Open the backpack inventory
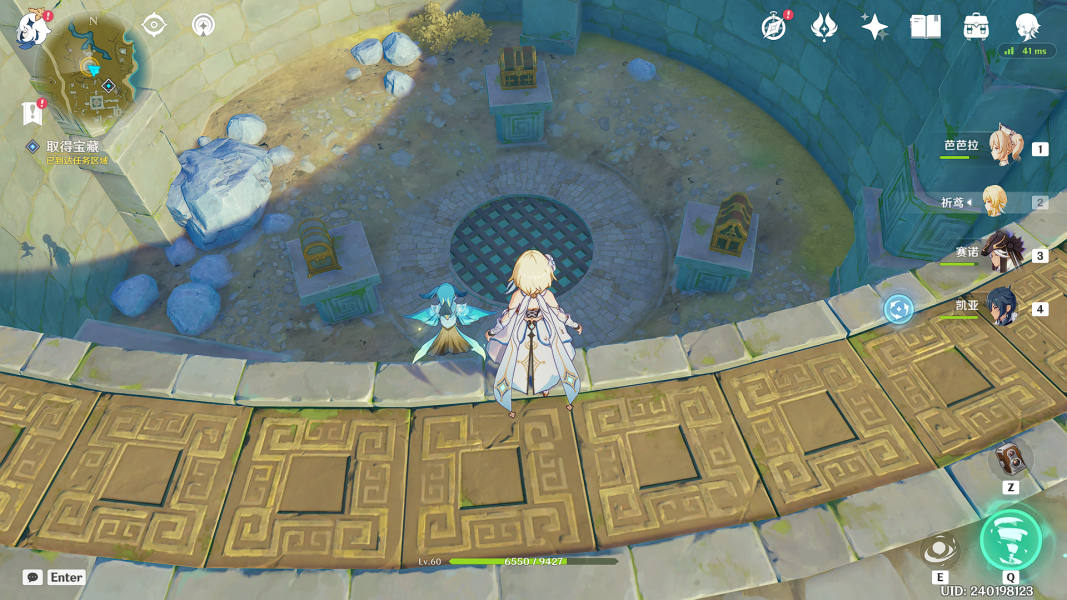This screenshot has width=1067, height=600. pos(976,27)
